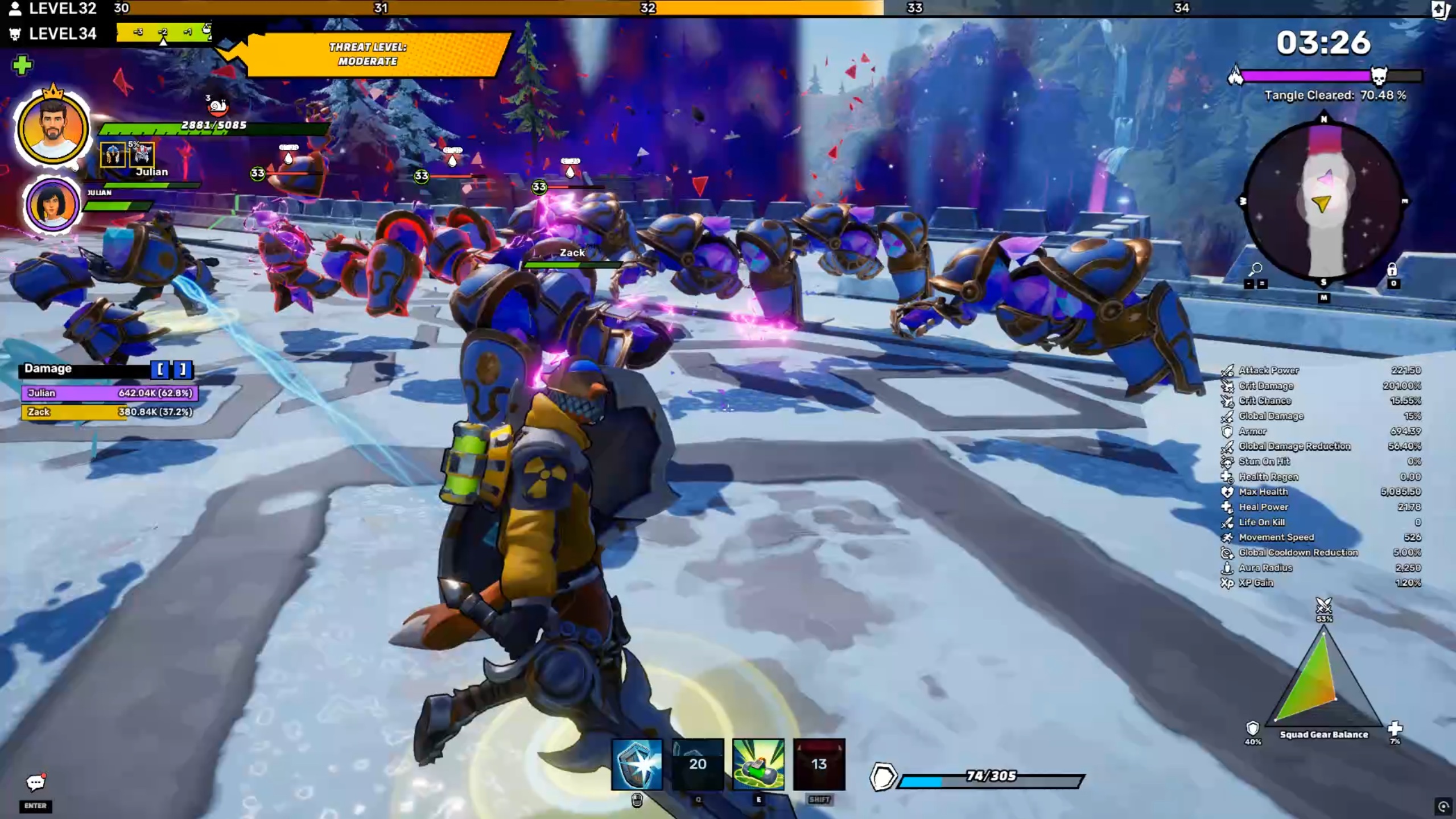Click the card icon in top-right corner
The height and width of the screenshot is (819, 1456).
pos(1441,9)
